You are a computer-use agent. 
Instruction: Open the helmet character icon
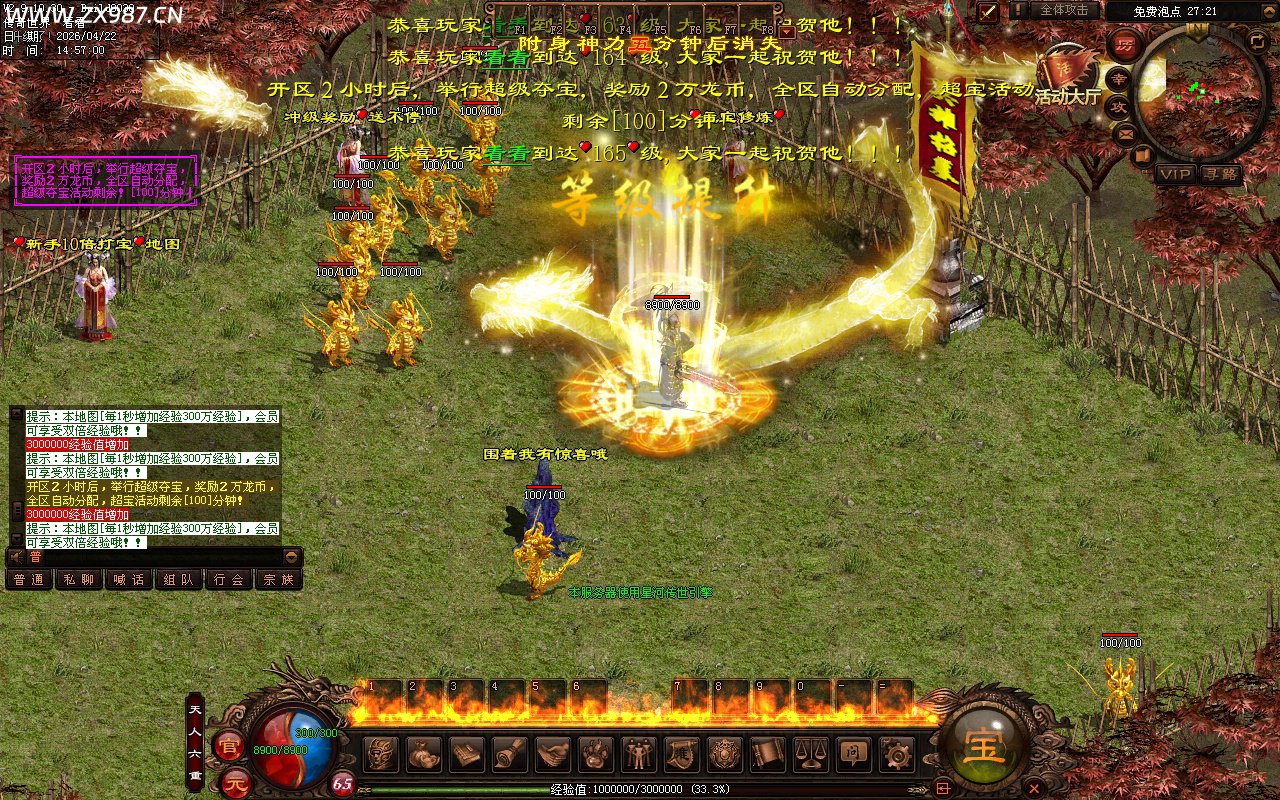(x=381, y=754)
